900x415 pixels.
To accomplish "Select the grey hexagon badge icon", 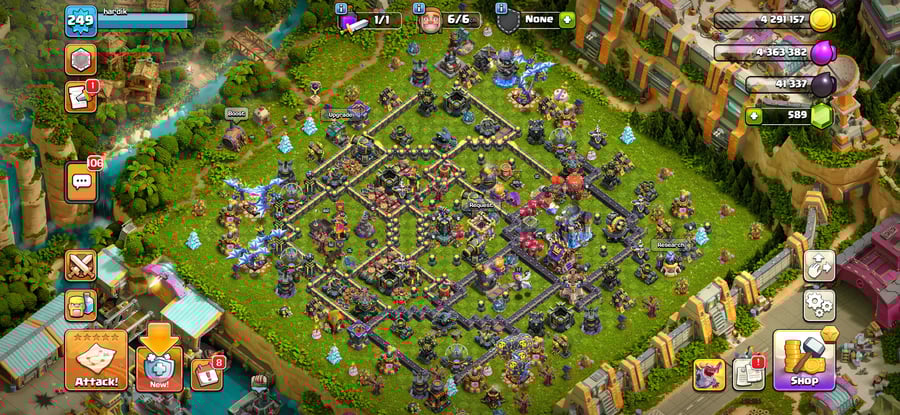I will tap(80, 58).
